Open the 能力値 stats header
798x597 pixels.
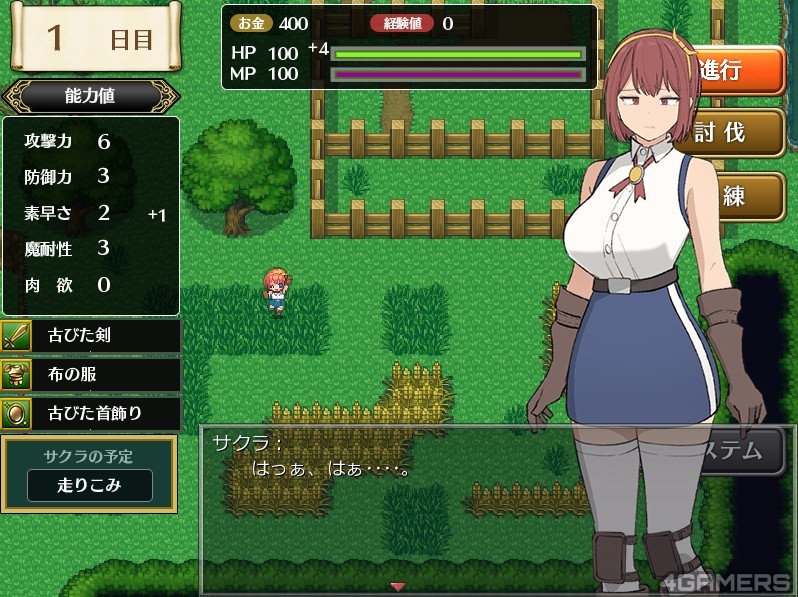[x=90, y=97]
